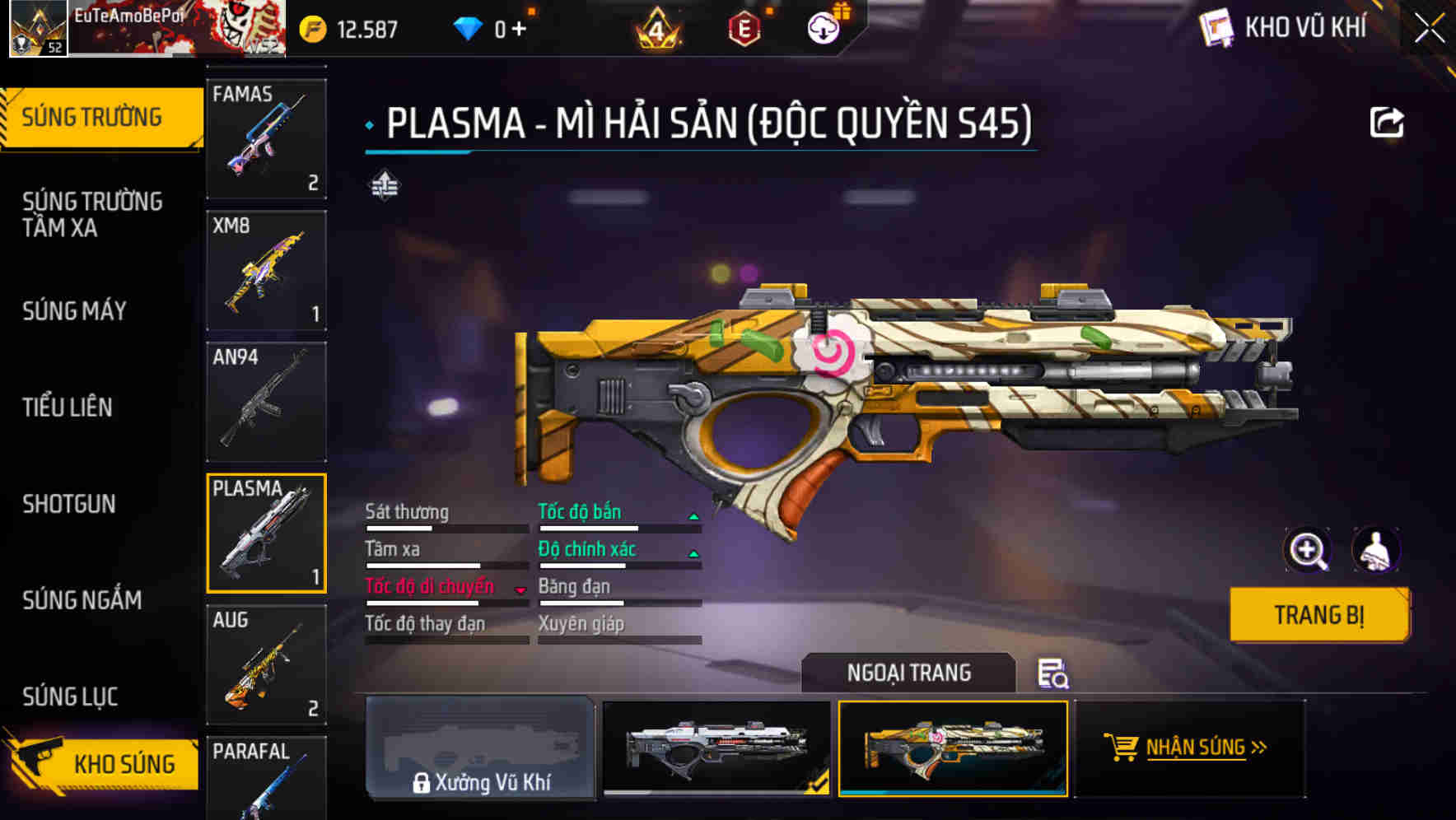The image size is (1456, 820).
Task: Open the KHO VŨ KHÍ weapon armory icon
Action: [1217, 27]
